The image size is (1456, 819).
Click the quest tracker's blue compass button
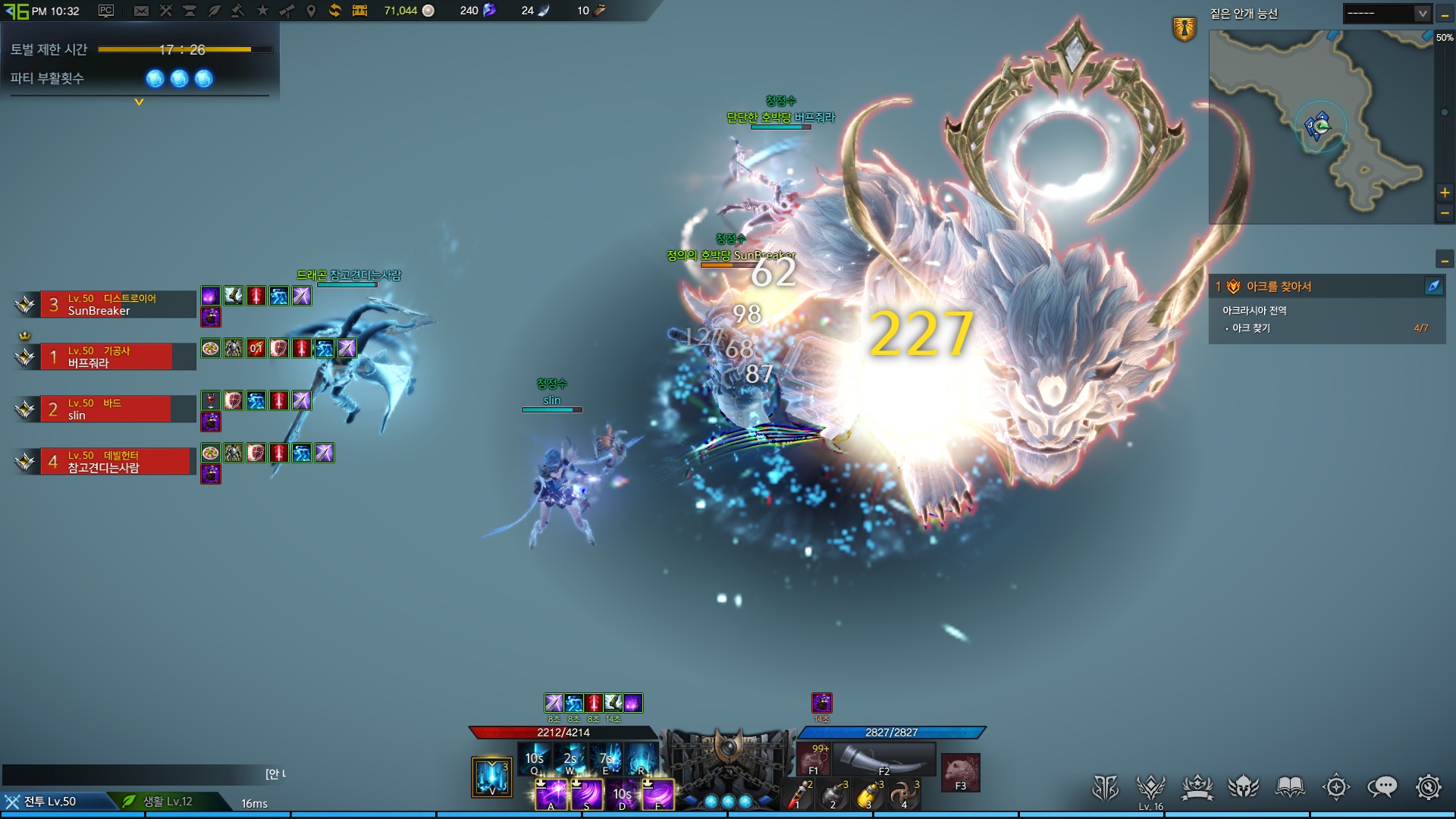(x=1433, y=286)
